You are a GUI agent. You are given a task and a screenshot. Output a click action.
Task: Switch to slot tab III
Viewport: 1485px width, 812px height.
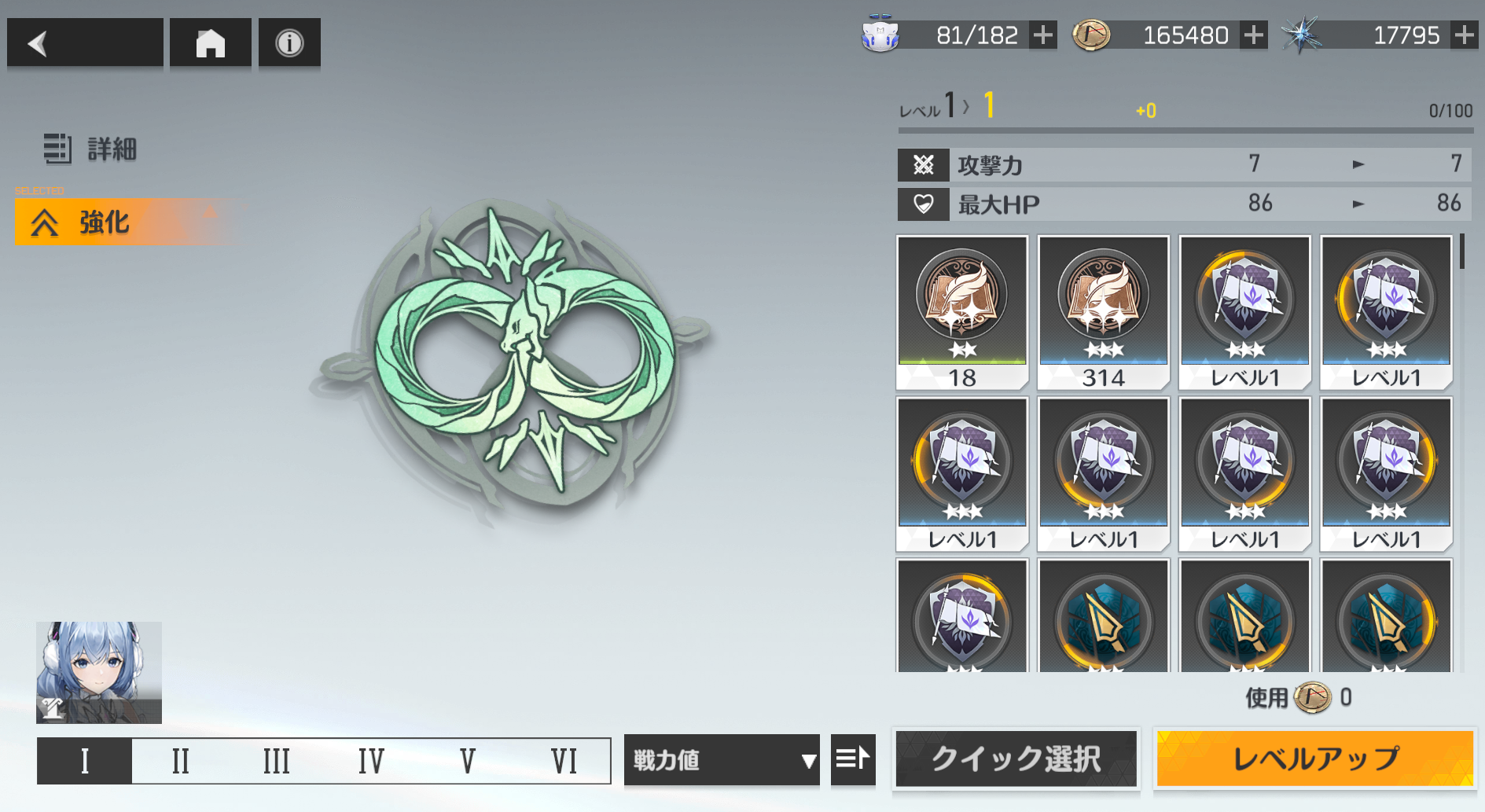click(276, 761)
